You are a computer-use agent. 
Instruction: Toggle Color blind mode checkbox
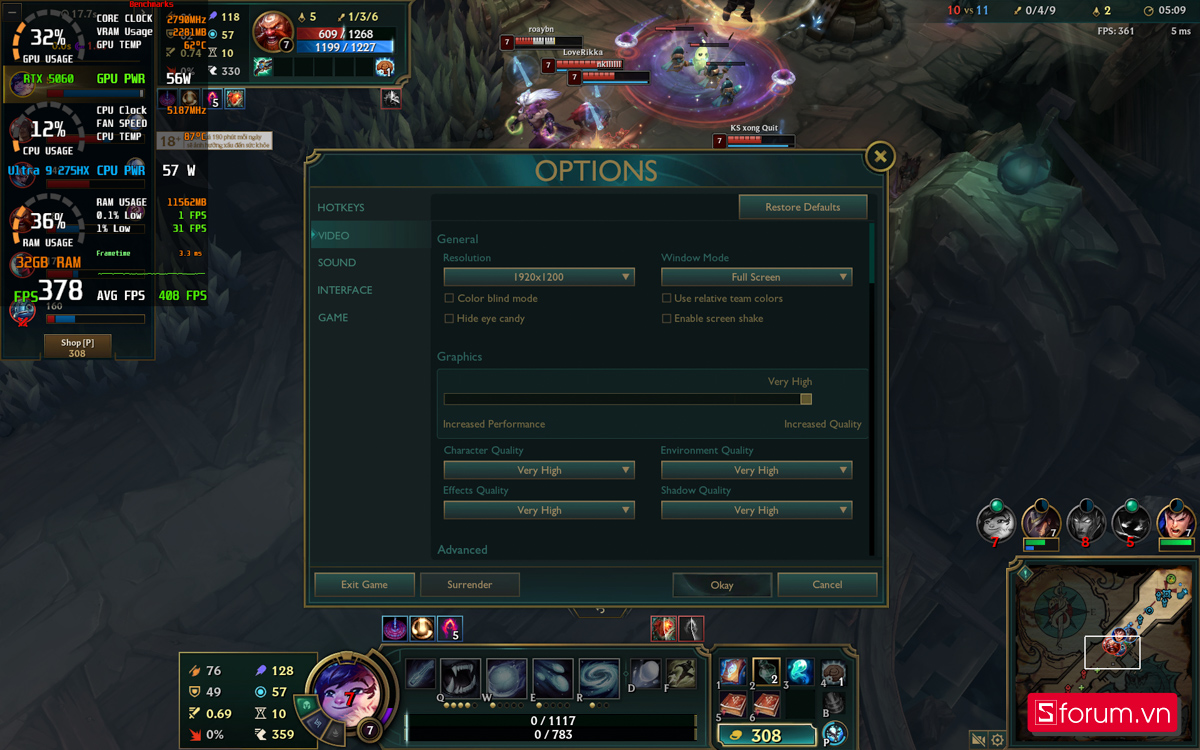[x=449, y=299]
